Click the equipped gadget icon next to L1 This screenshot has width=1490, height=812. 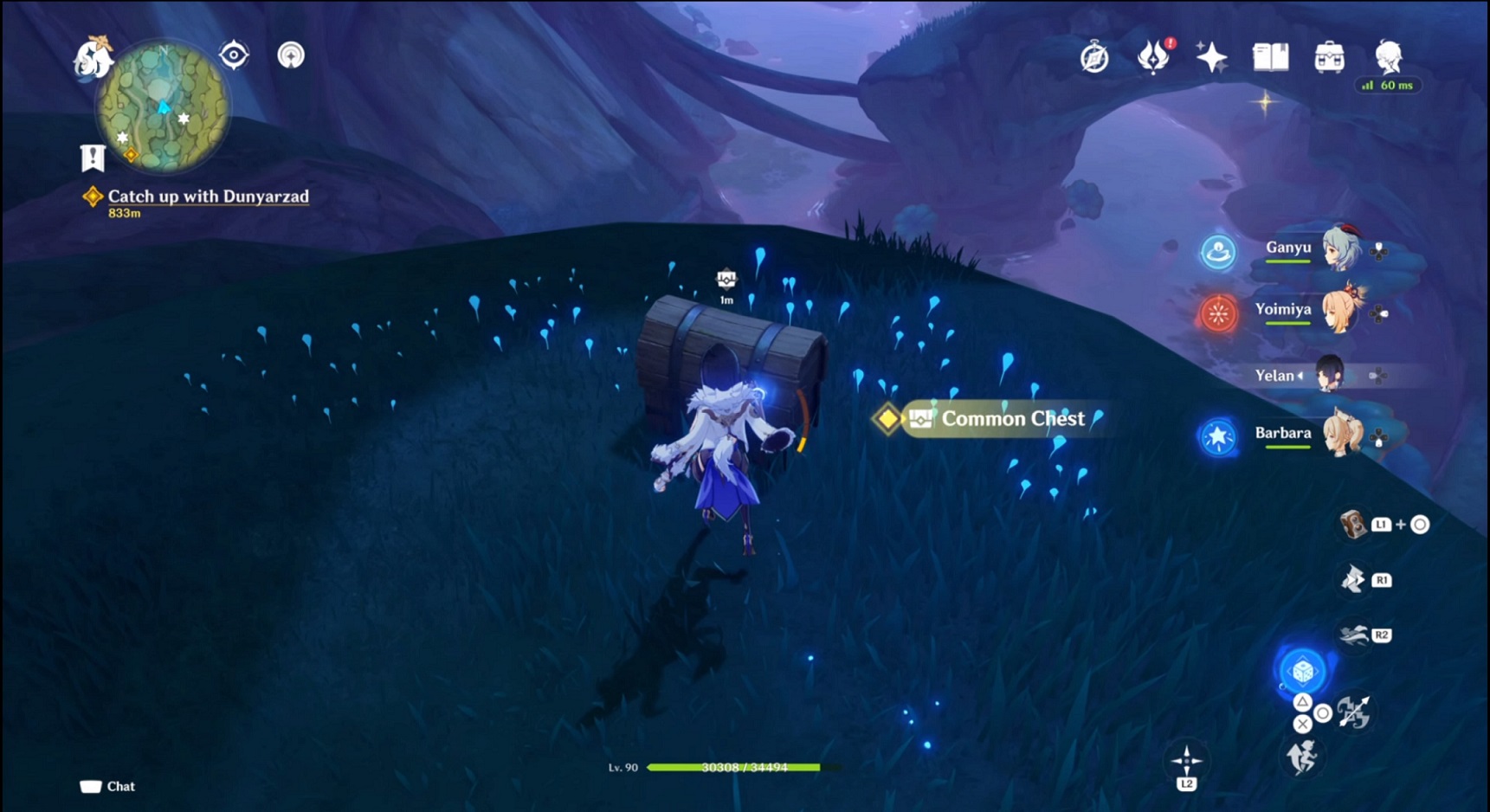click(x=1351, y=525)
